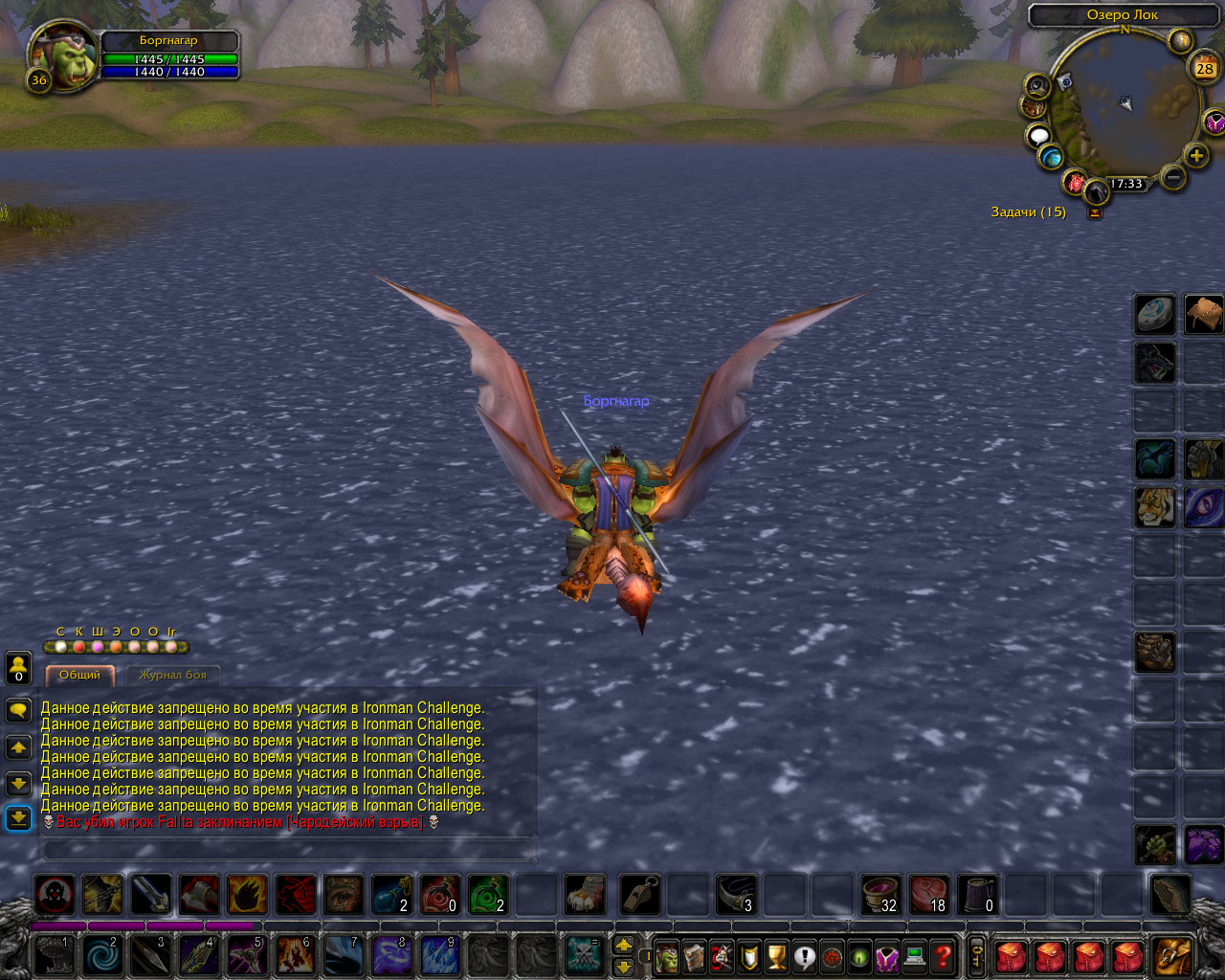
Task: Switch to the Журнал боя chat tab
Action: (172, 676)
